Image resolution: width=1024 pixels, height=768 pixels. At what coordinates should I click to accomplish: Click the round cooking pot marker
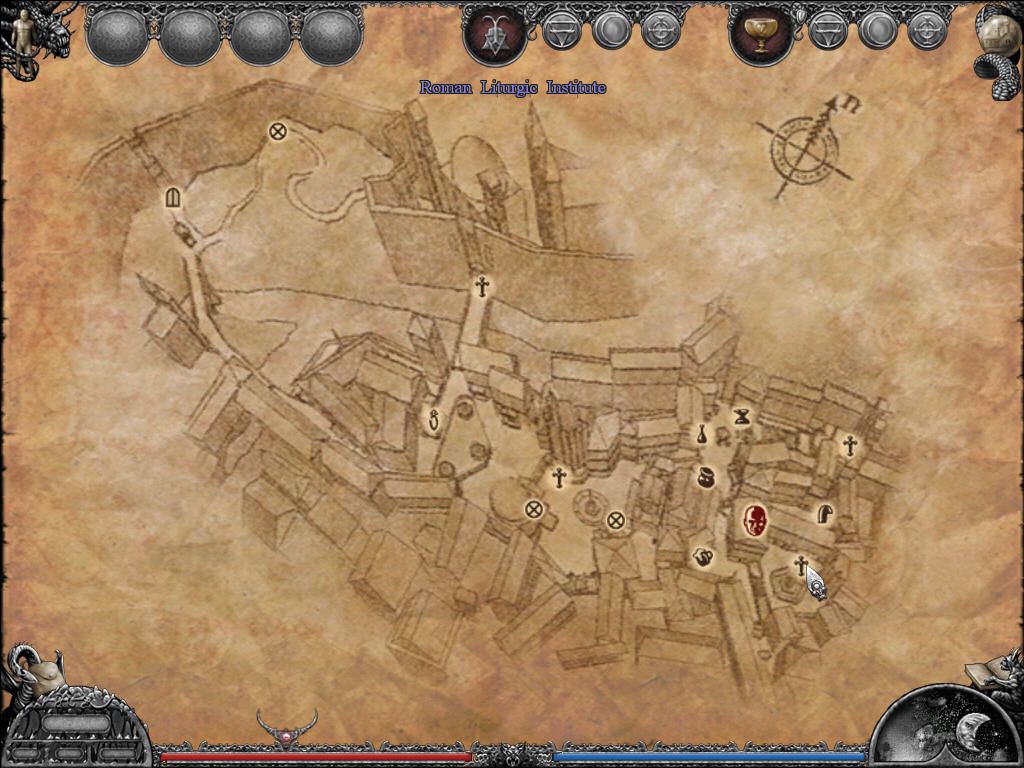pyautogui.click(x=705, y=476)
